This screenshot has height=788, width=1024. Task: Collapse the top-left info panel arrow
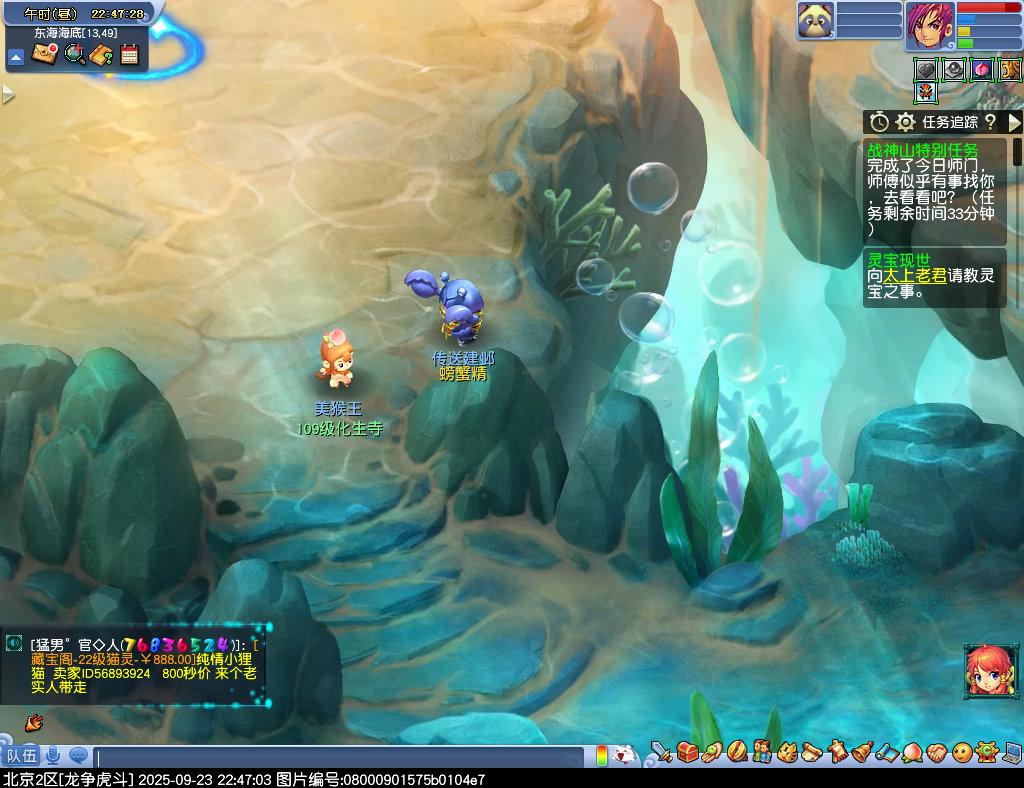[16, 57]
